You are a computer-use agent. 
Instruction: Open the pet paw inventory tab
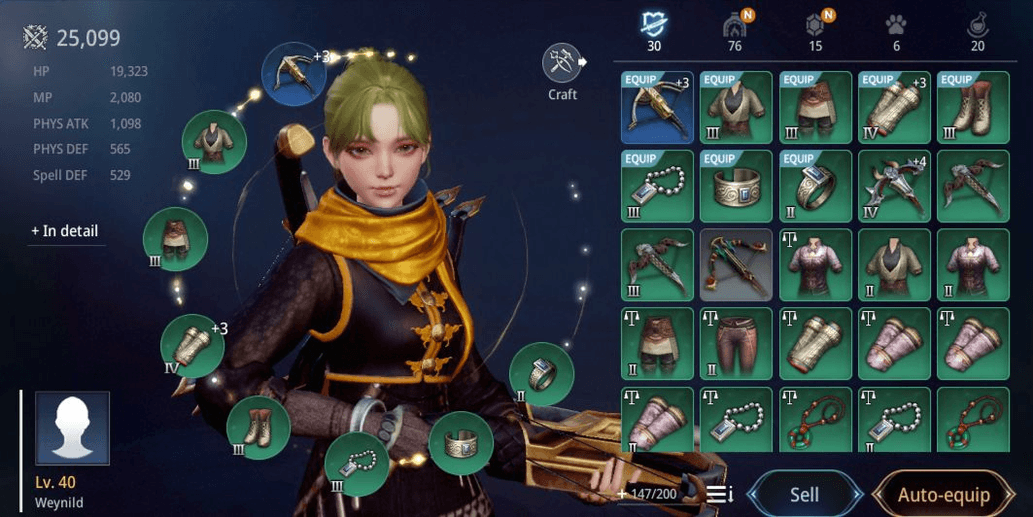[x=896, y=27]
